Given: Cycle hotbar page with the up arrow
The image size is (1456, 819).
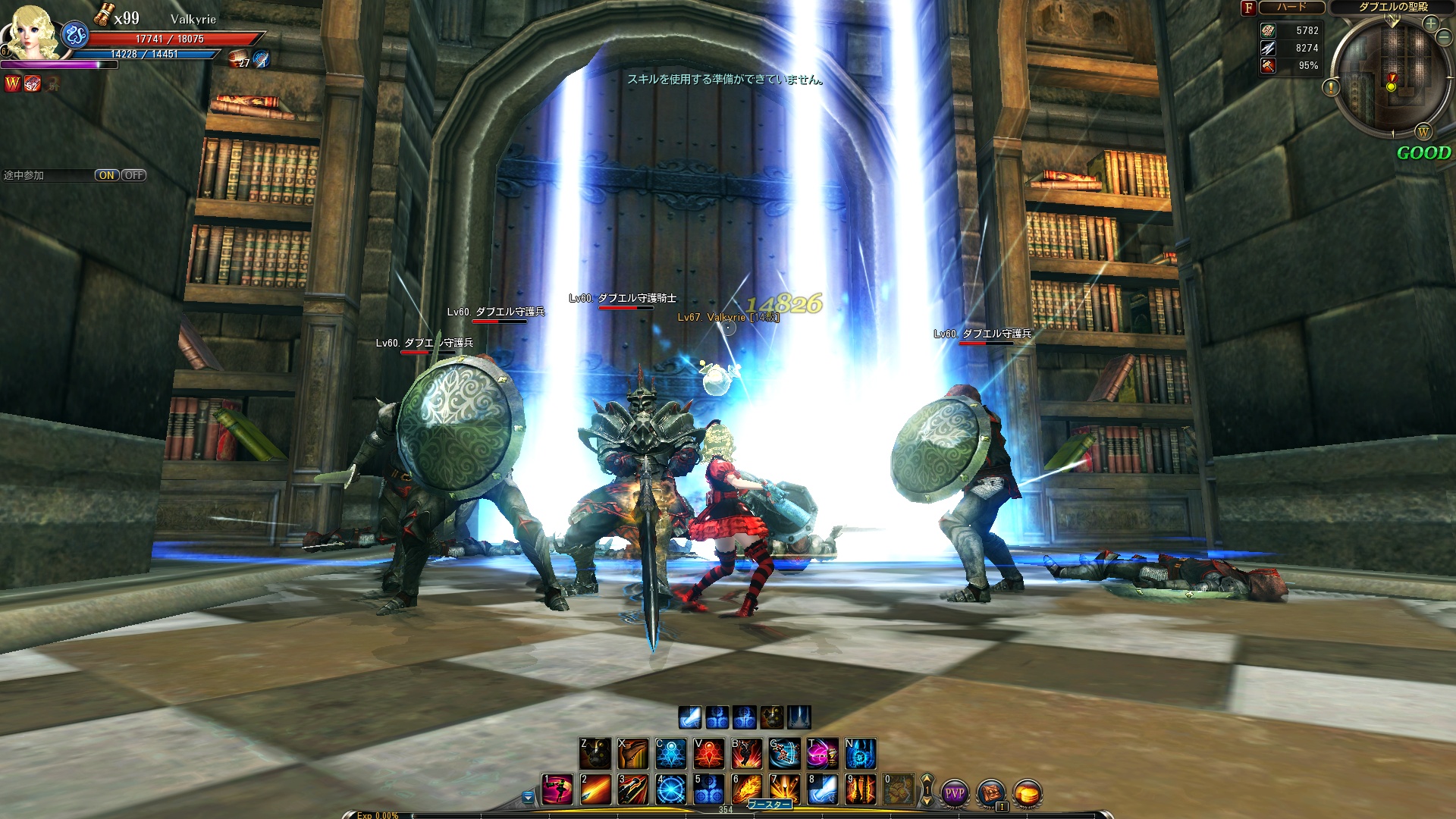Looking at the screenshot, I should 927,780.
